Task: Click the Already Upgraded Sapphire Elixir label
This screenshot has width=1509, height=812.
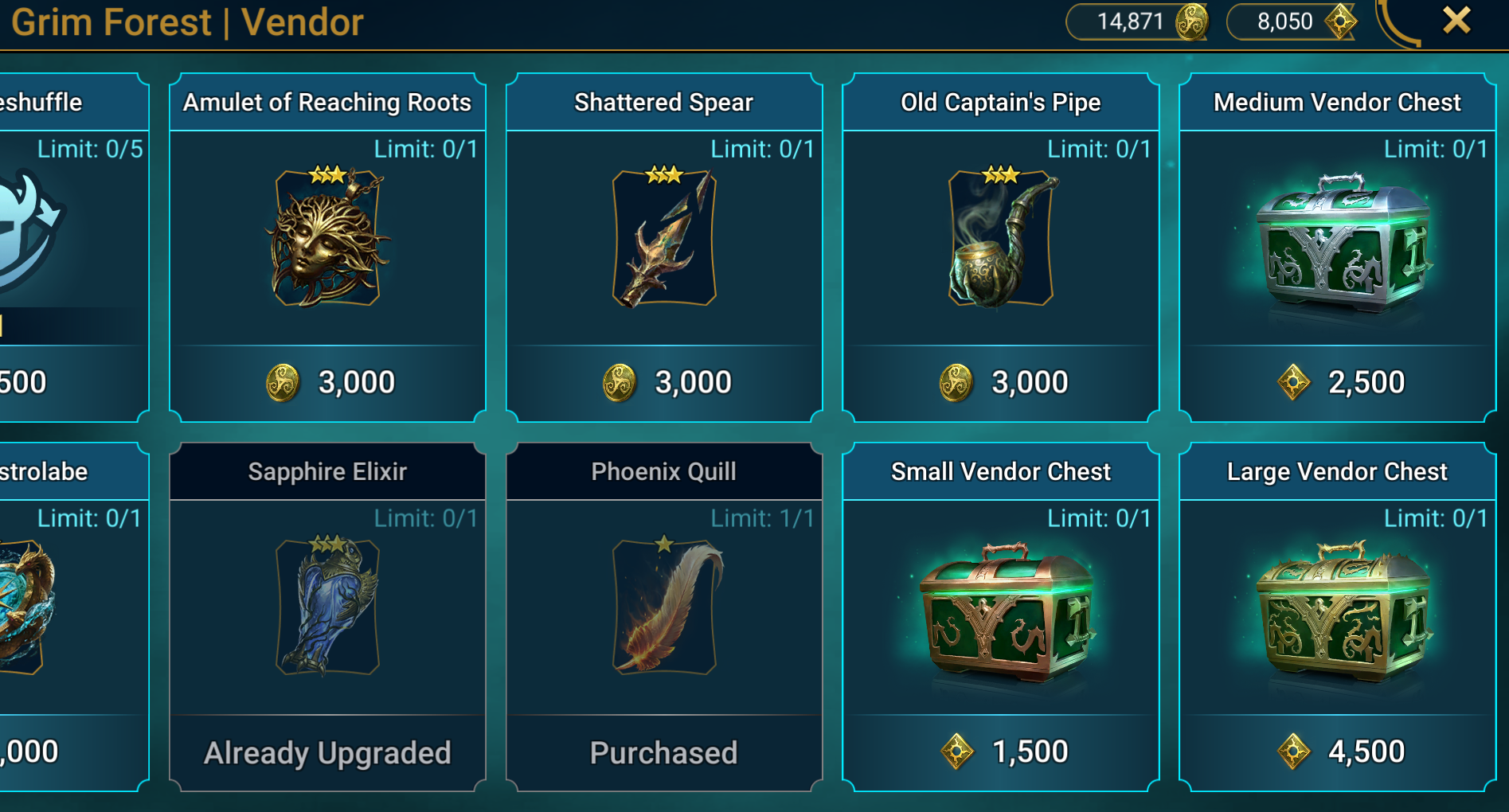Action: pyautogui.click(x=328, y=752)
